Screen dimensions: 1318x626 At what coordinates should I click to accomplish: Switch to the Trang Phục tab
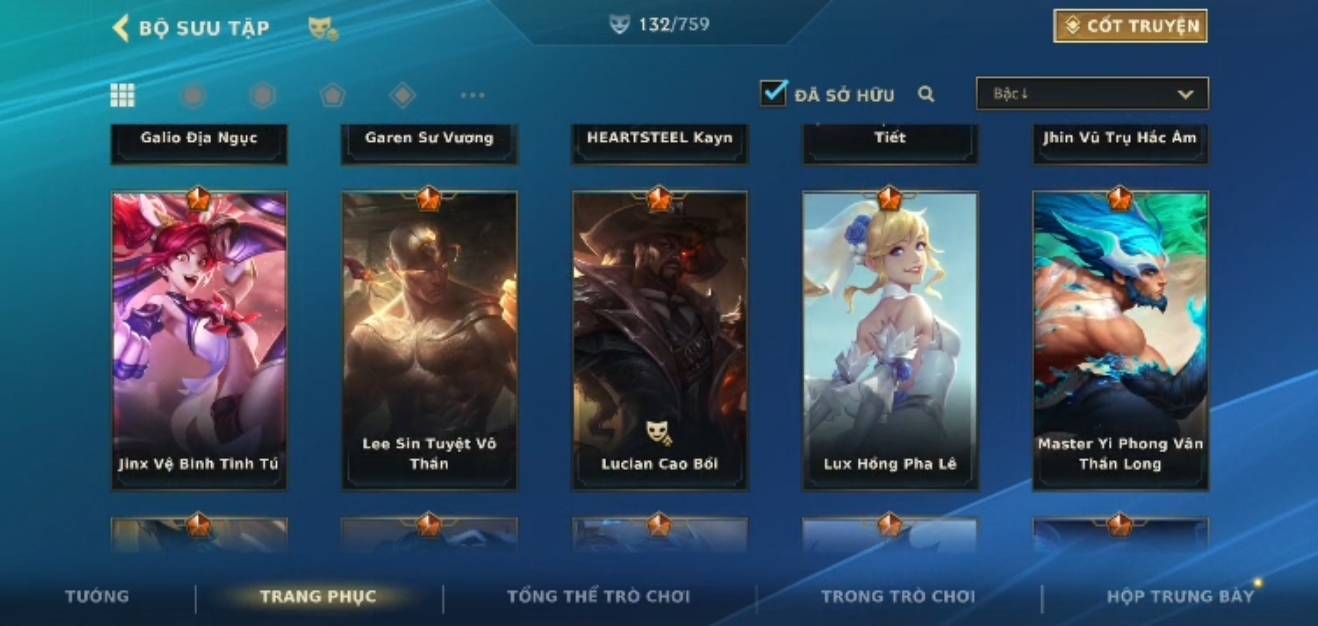pos(318,597)
